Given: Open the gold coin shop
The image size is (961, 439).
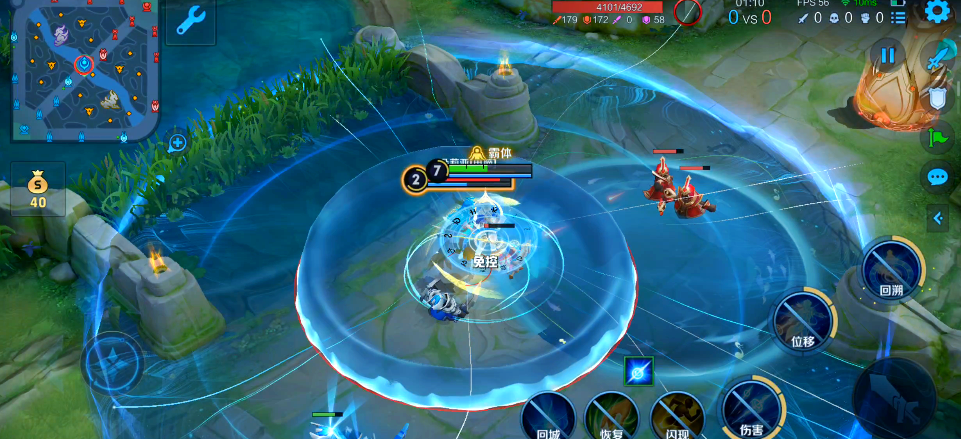Looking at the screenshot, I should (x=38, y=189).
